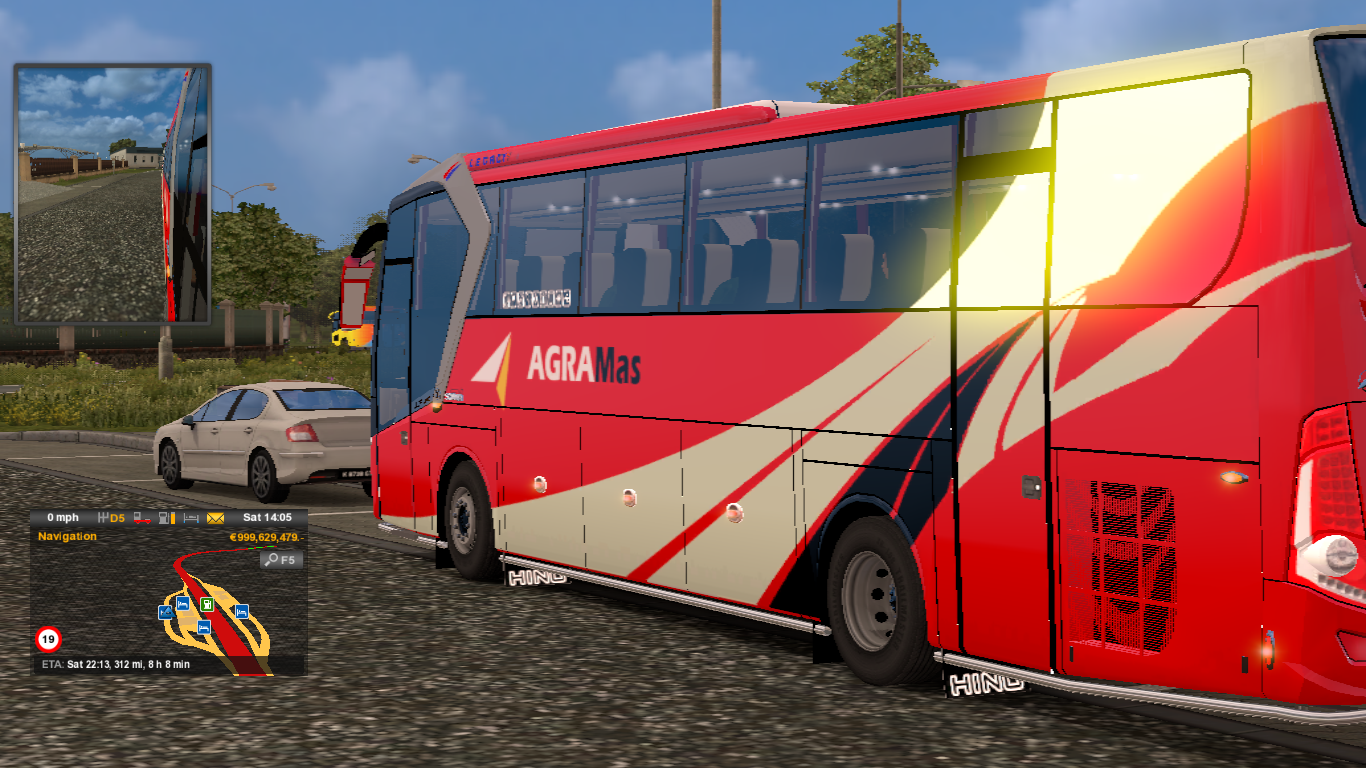Toggle the D5 gear indicator display
Viewport: 1366px width, 768px height.
(116, 518)
